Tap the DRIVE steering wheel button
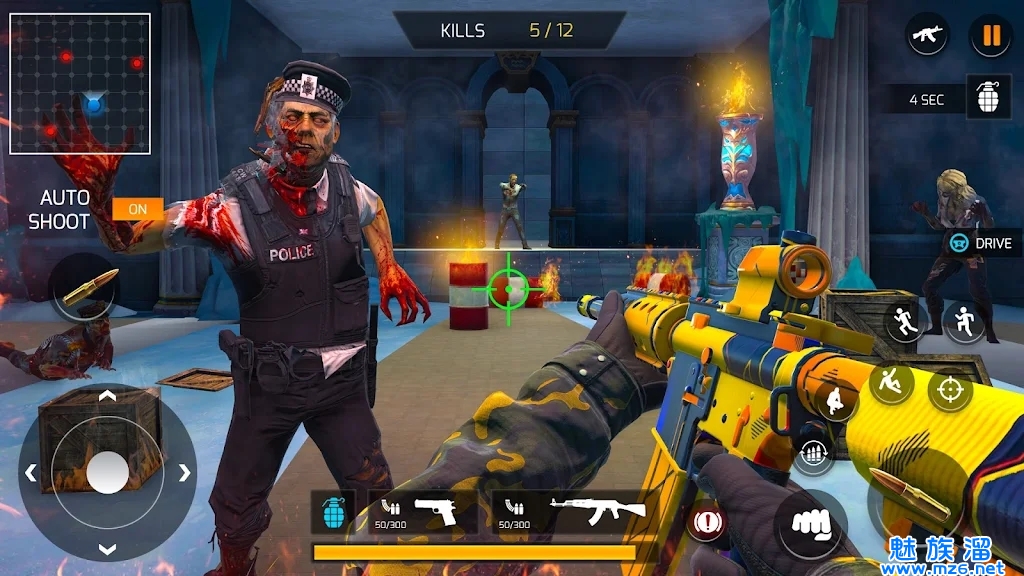1024x576 pixels. point(981,243)
